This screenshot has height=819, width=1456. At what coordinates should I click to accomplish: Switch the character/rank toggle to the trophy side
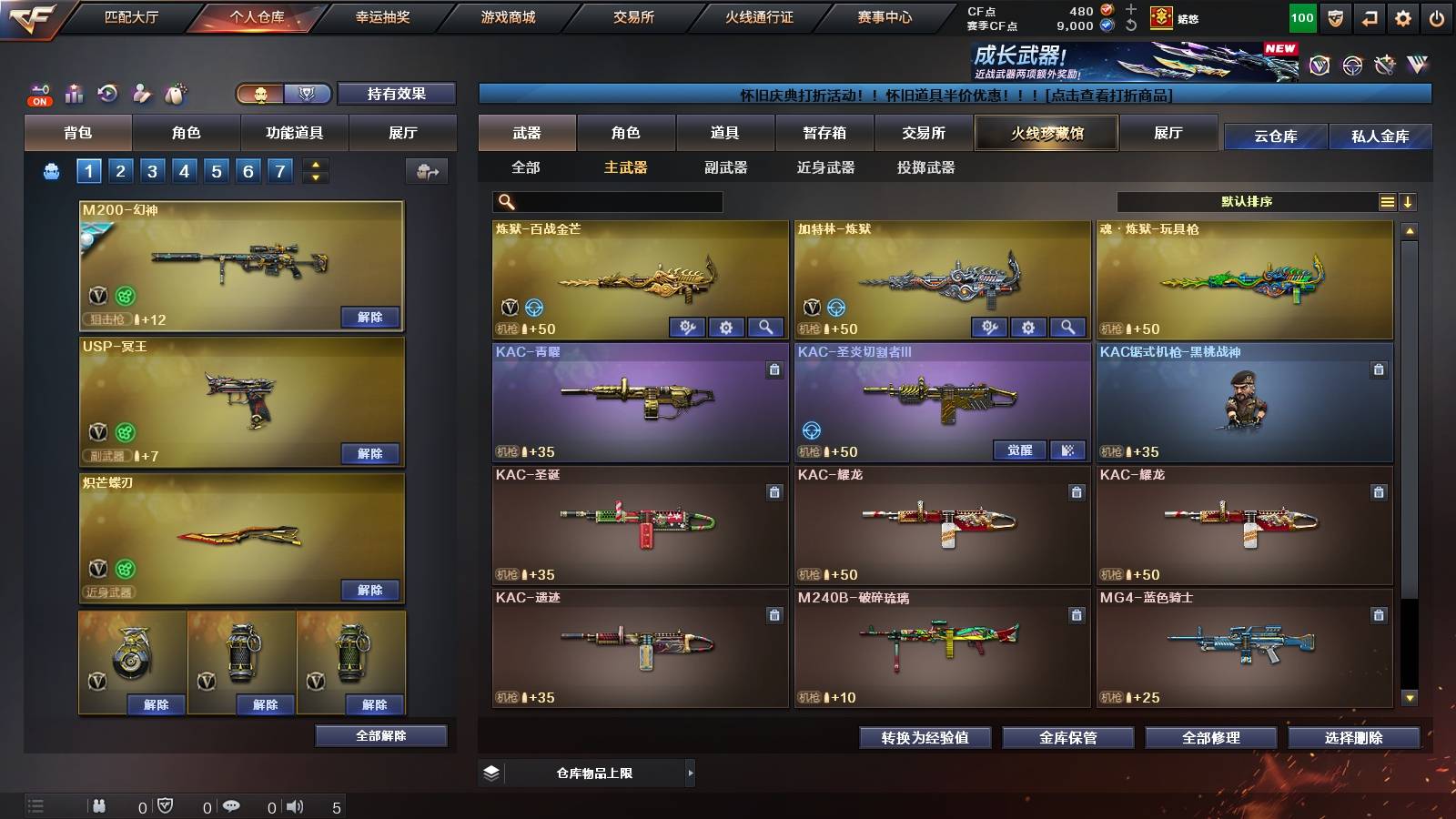(308, 94)
